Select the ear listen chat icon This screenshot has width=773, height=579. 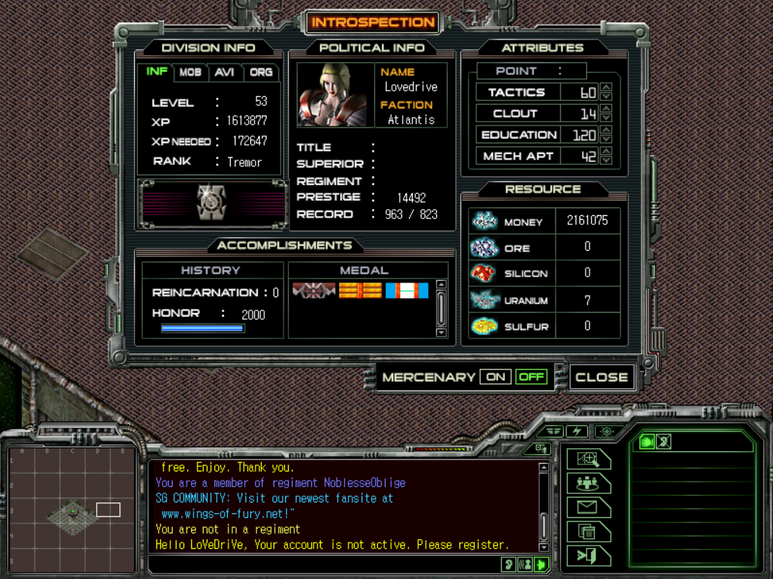(x=509, y=565)
